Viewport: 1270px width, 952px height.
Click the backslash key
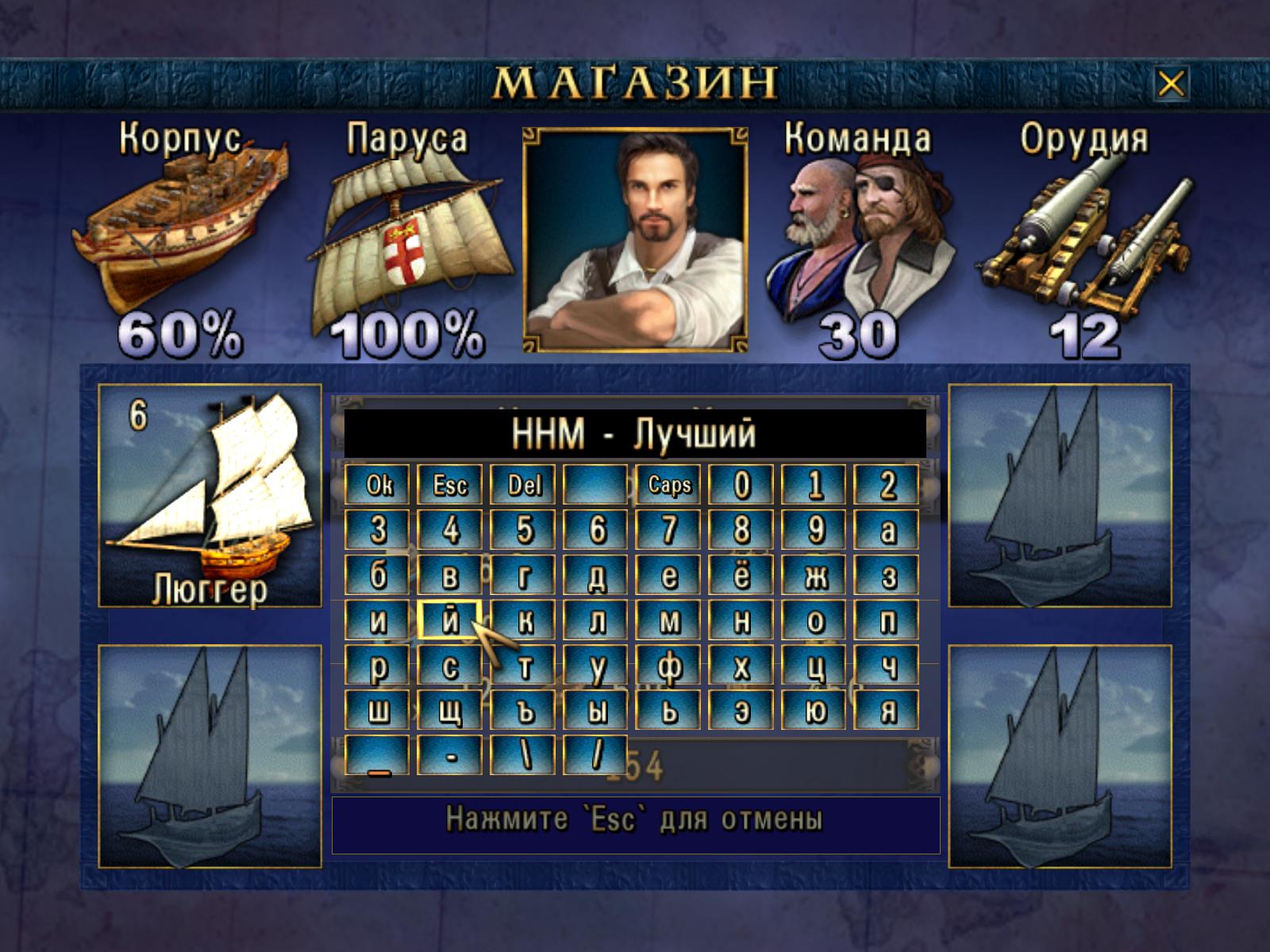pos(523,755)
